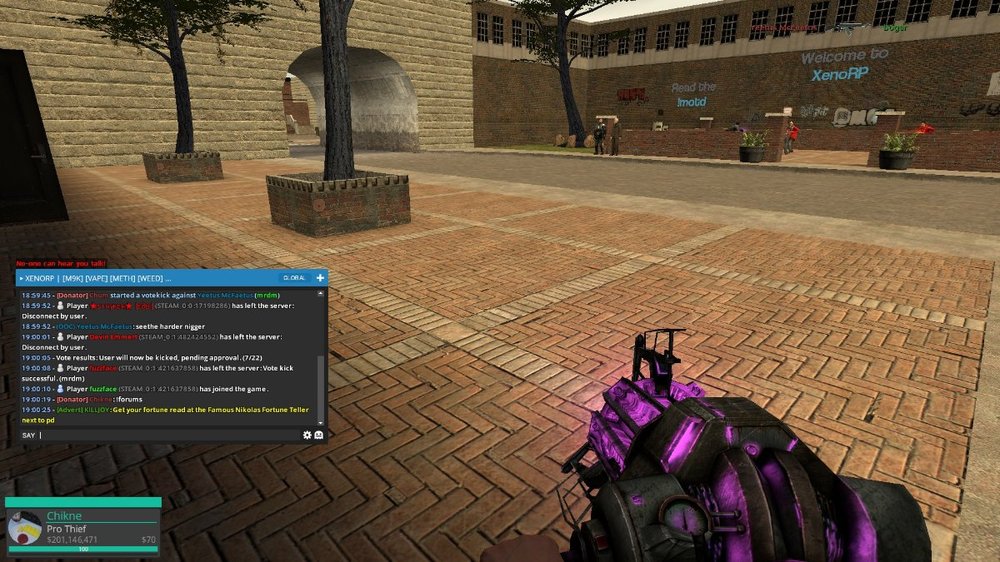Open chat settings with the gear icon
This screenshot has height=562, width=1000.
point(307,435)
